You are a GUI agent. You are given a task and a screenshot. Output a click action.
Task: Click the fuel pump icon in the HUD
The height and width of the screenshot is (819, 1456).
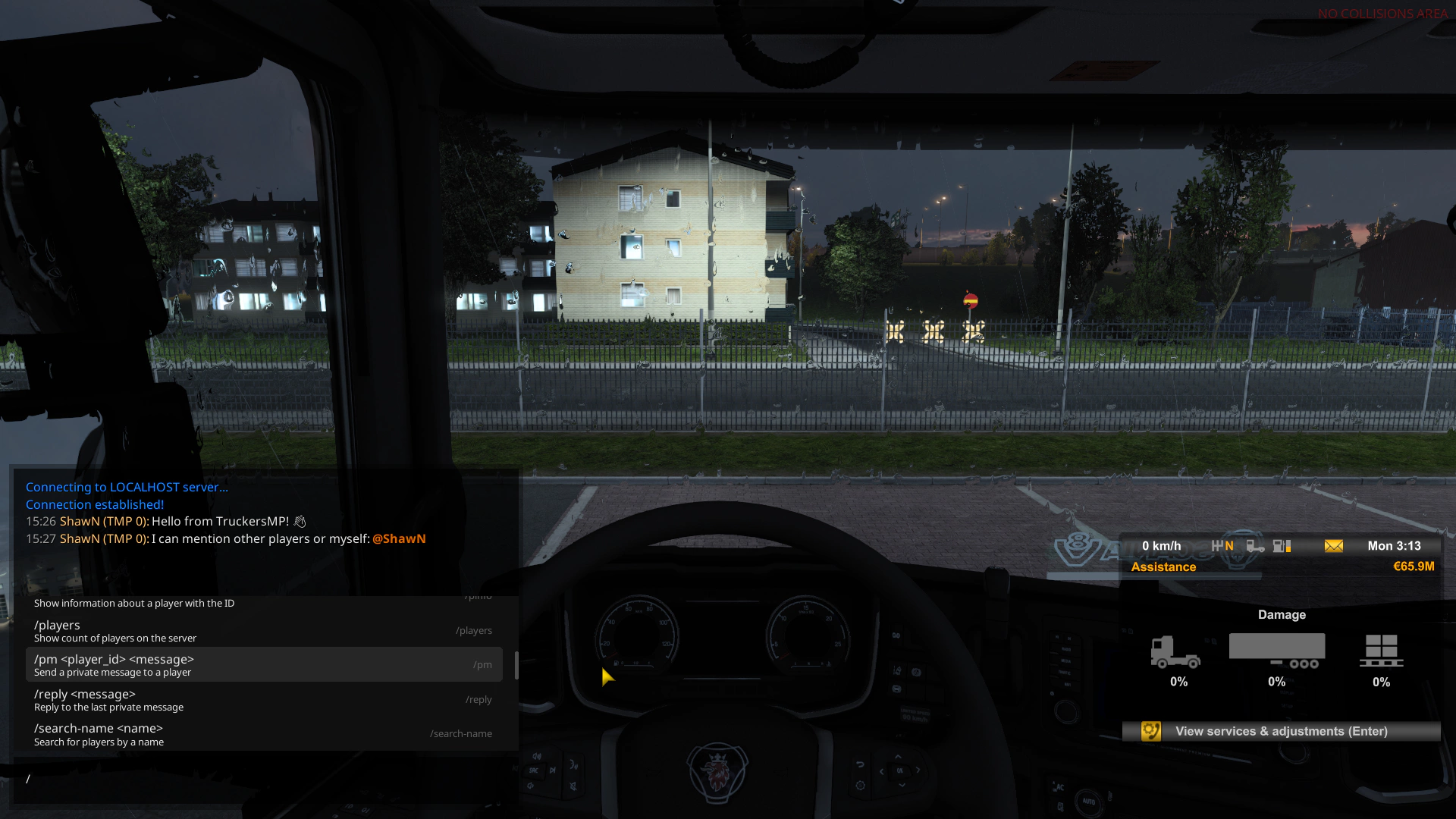click(1278, 546)
